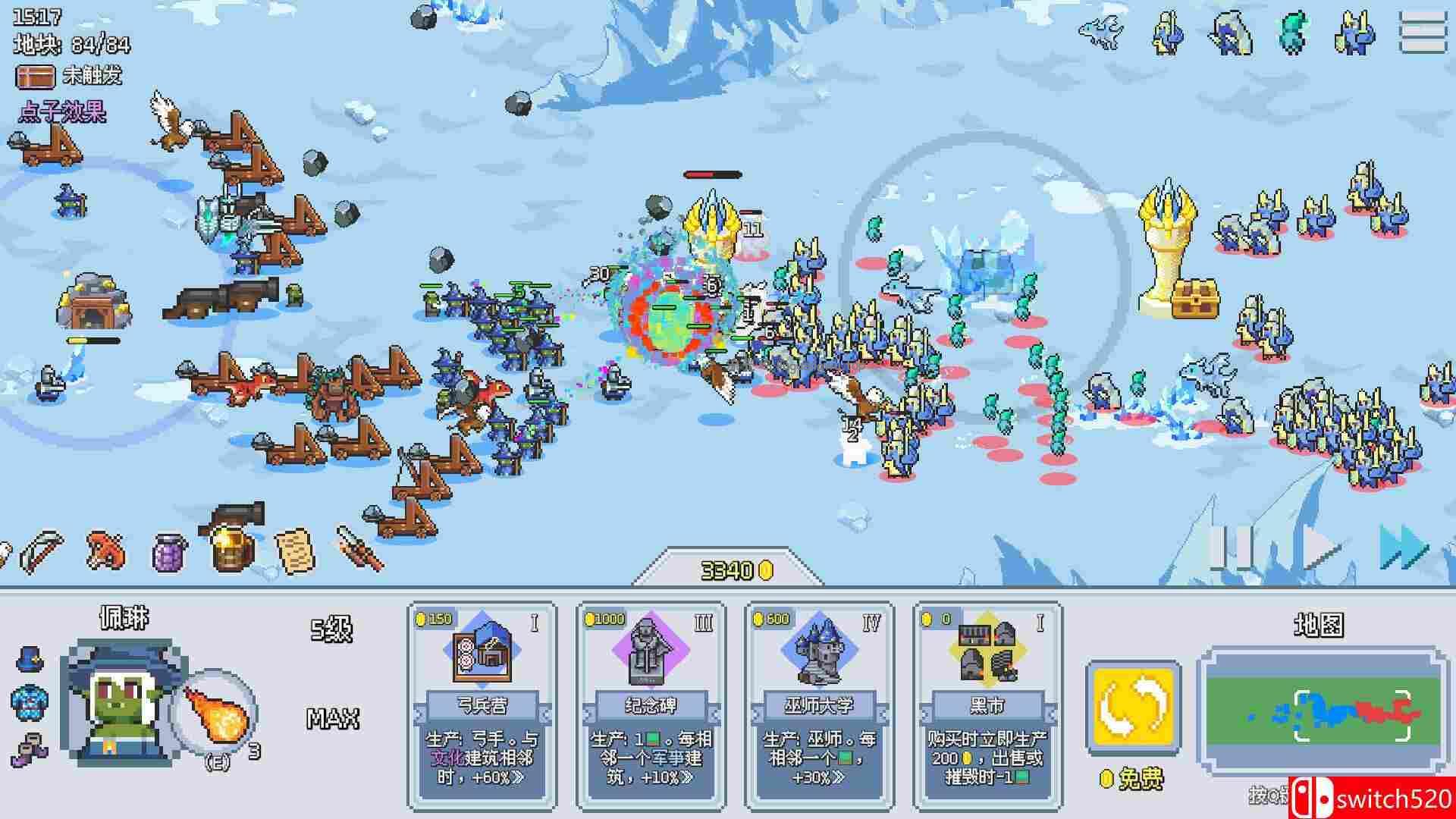Pause the battle

[1228, 548]
